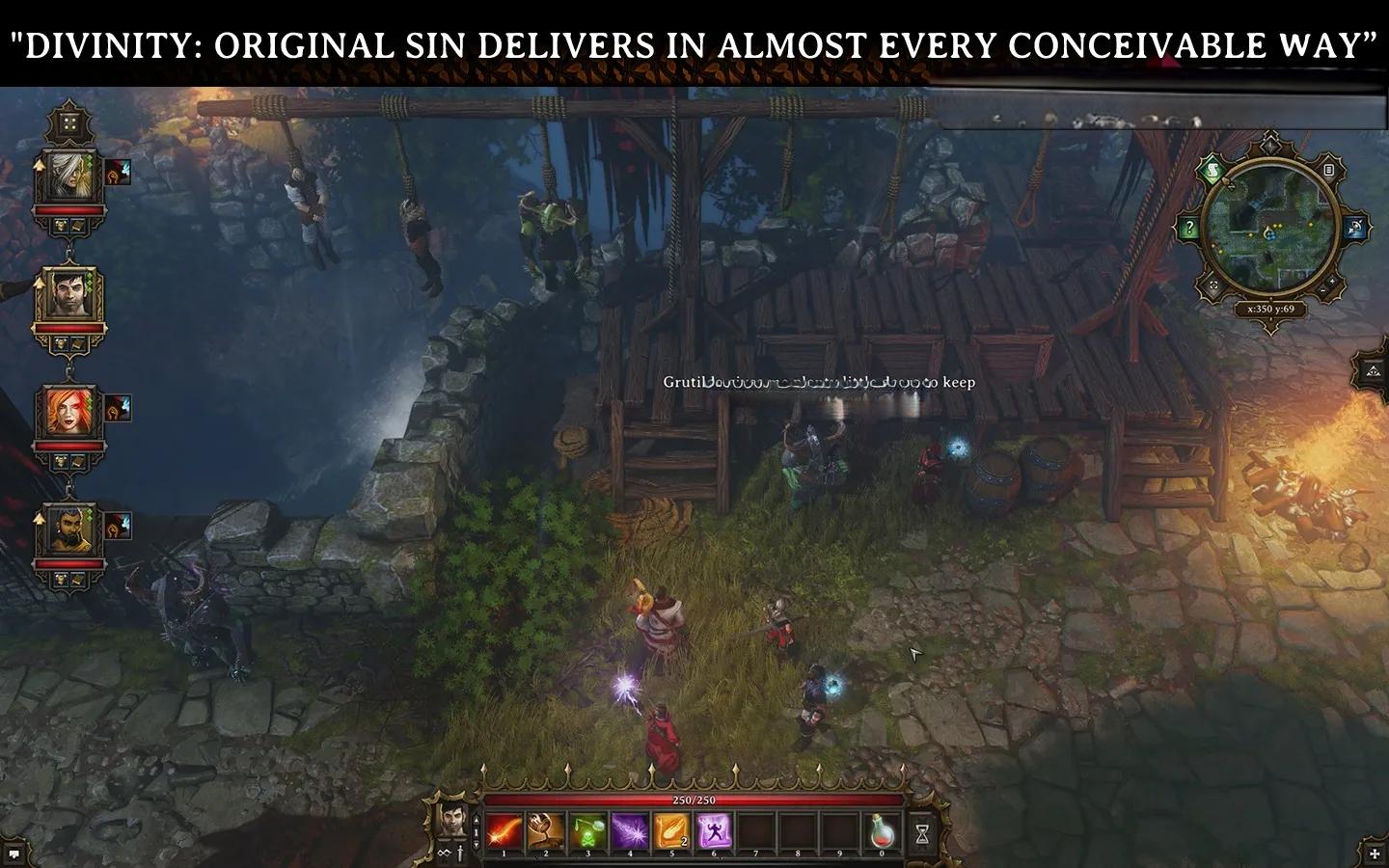
Task: Use the orange fireball scroll in slot 5
Action: point(672,831)
